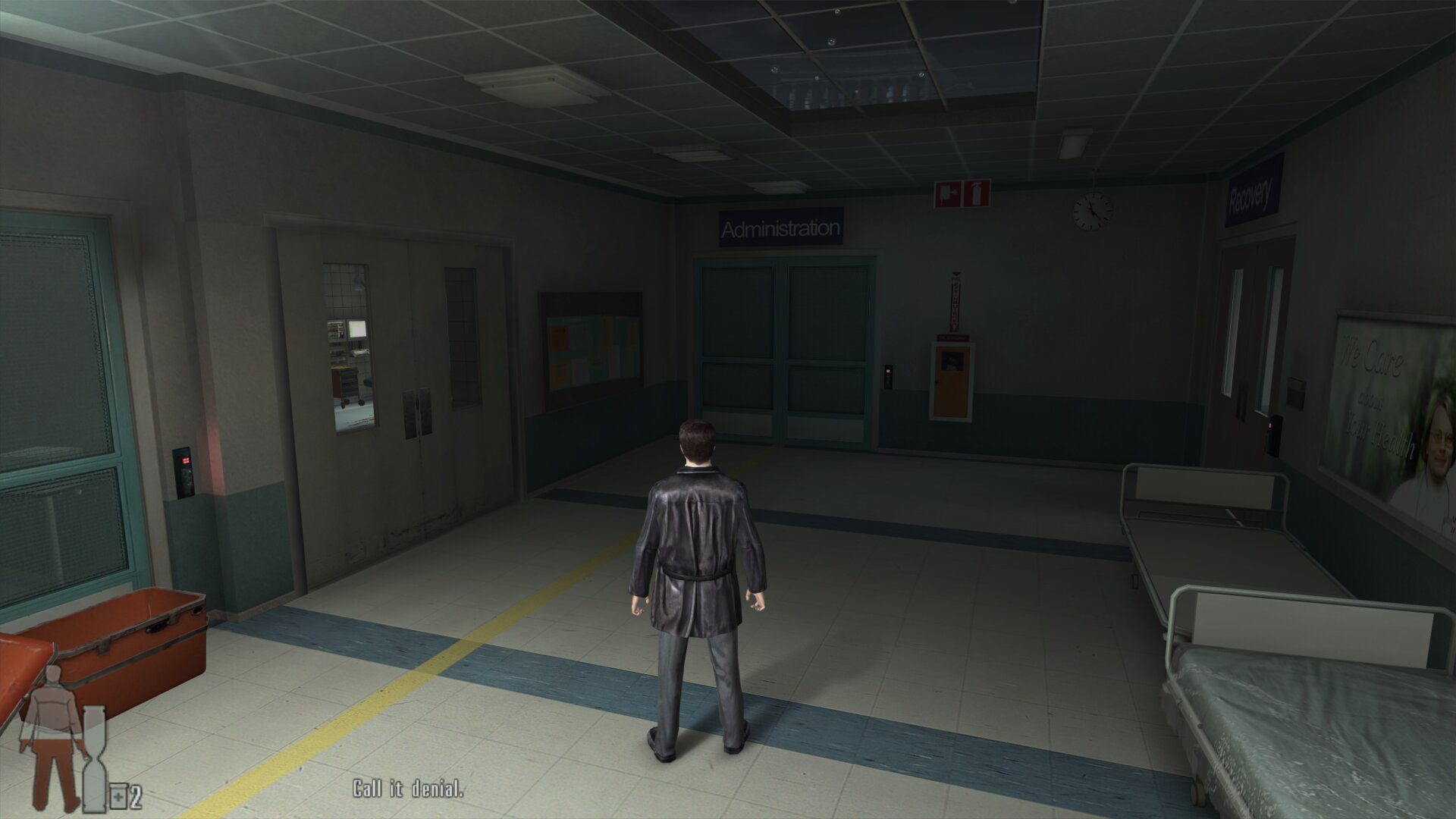The height and width of the screenshot is (819, 1456).
Task: Select the painkillers icon
Action: (119, 797)
